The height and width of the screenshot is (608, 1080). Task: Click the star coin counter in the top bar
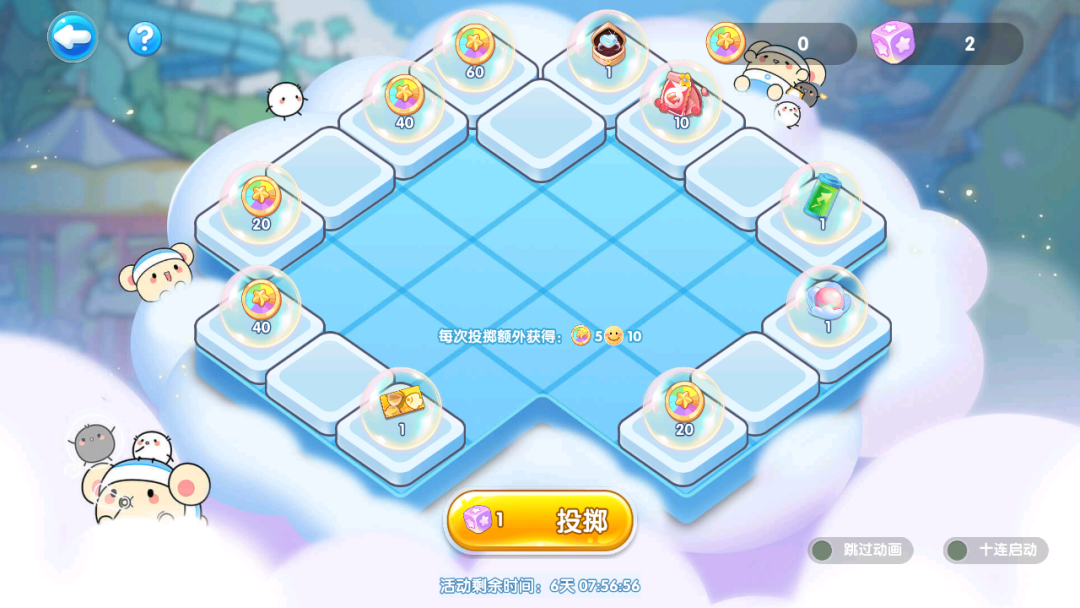782,44
